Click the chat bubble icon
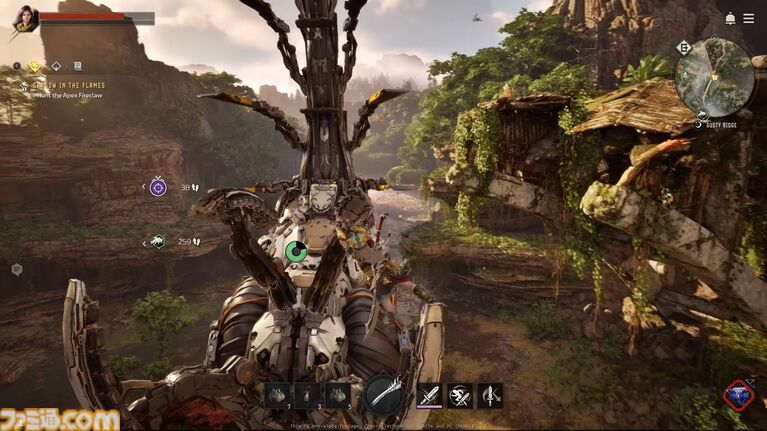 pyautogui.click(x=17, y=269)
